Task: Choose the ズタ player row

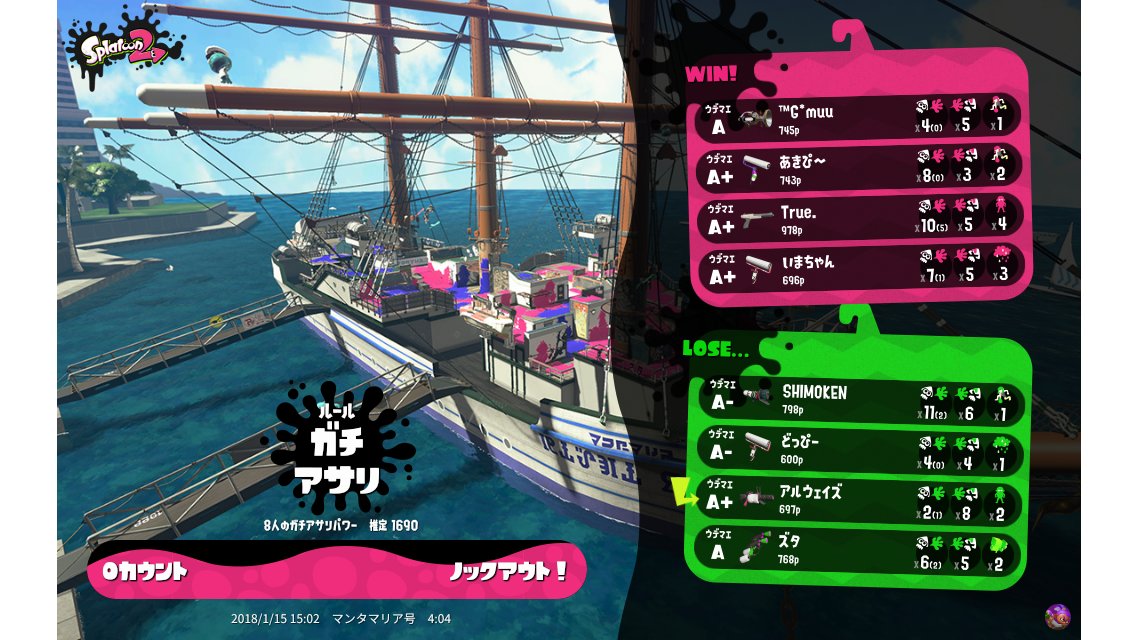Action: tap(860, 551)
